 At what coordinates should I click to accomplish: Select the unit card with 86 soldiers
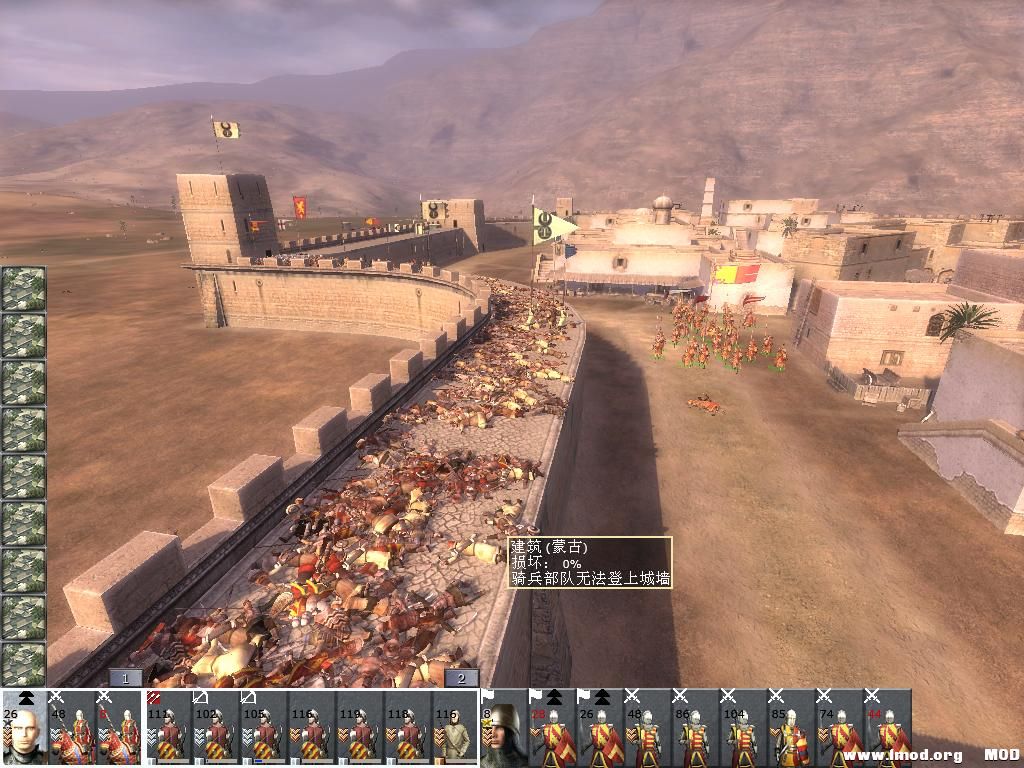(696, 727)
